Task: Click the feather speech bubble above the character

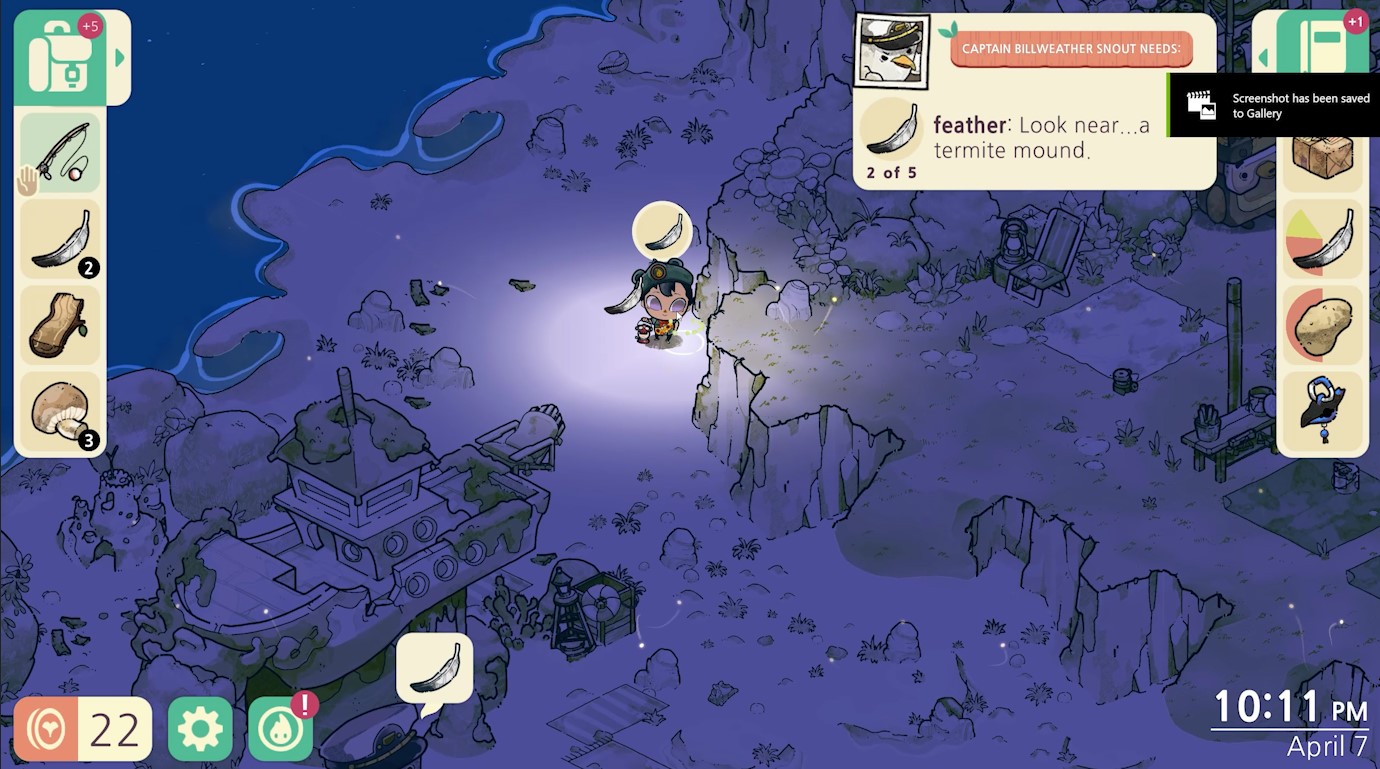Action: coord(661,230)
